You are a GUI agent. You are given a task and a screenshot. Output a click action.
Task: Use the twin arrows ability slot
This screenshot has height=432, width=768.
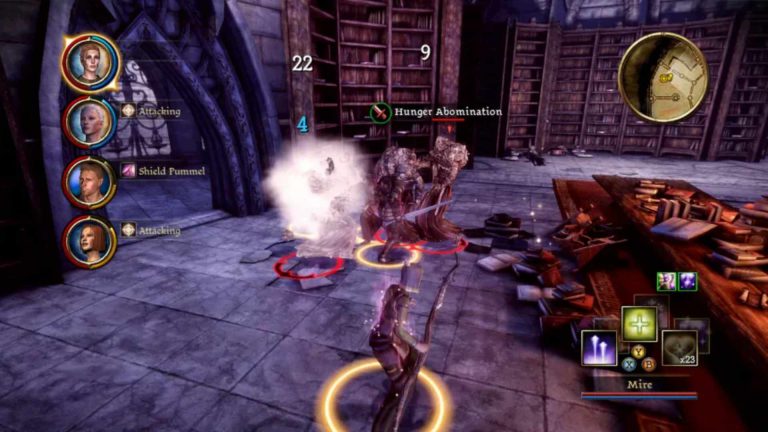[x=599, y=347]
